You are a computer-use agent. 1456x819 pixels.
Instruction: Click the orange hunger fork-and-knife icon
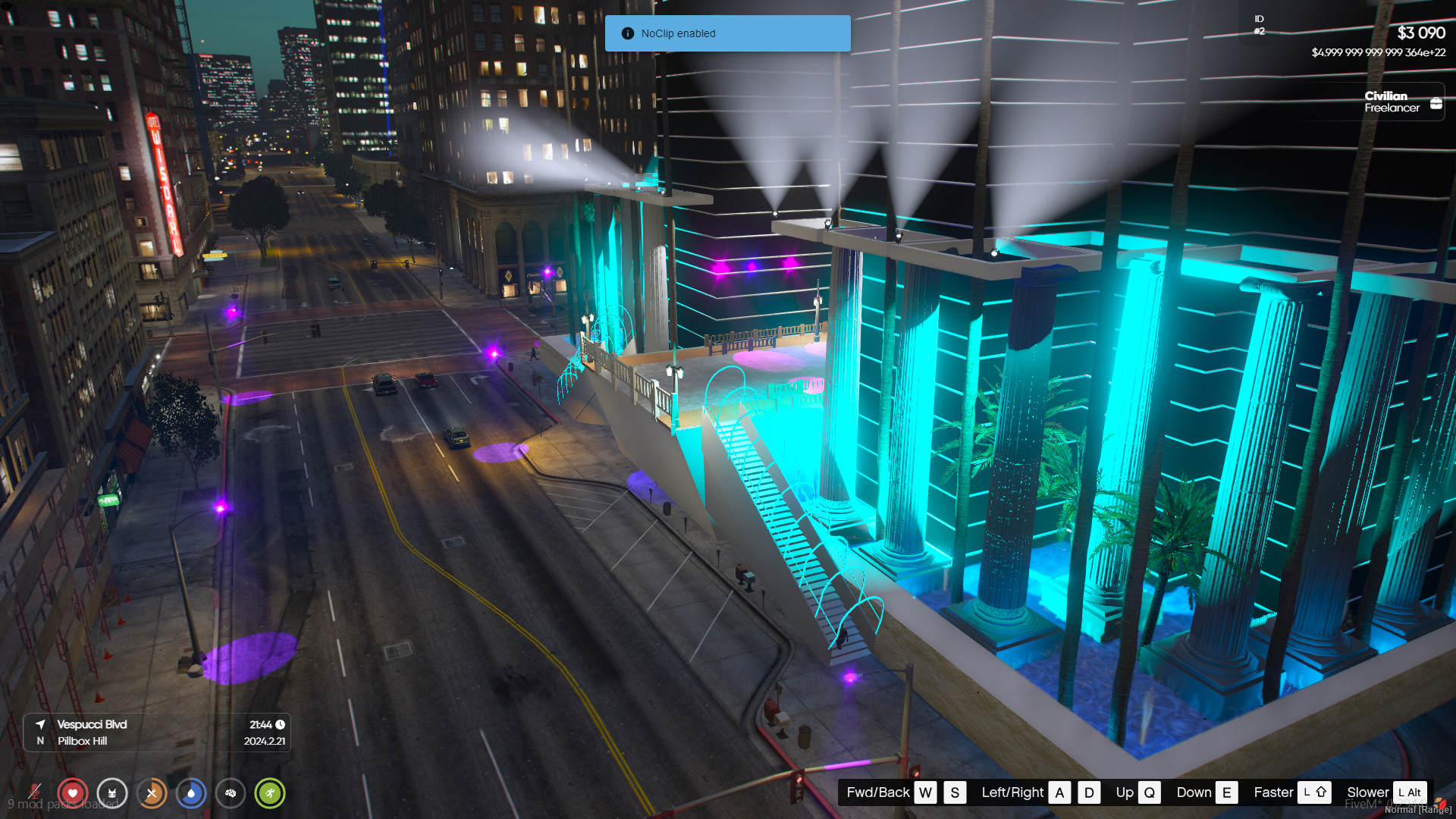[x=152, y=793]
